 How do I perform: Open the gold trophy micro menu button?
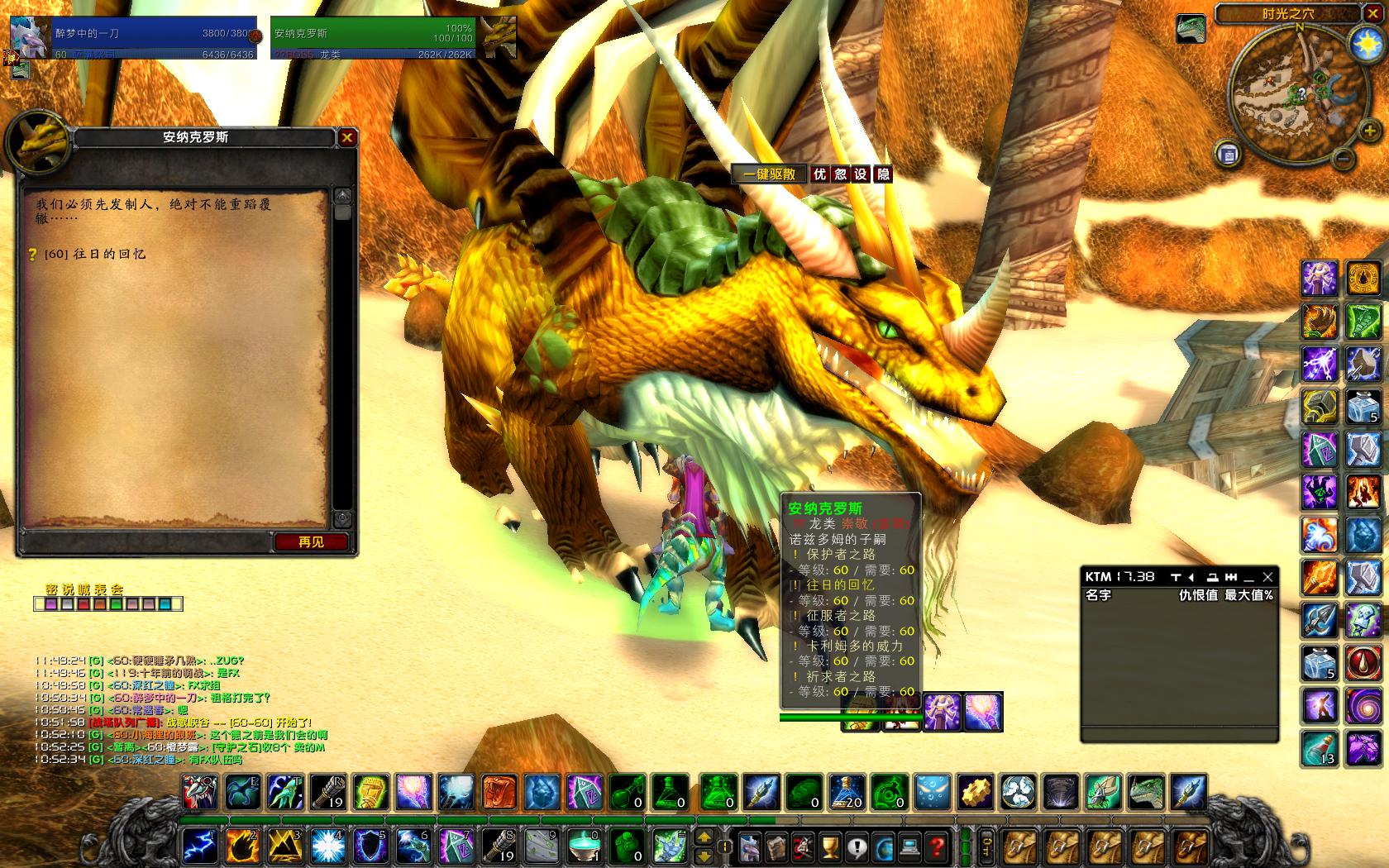[x=830, y=847]
